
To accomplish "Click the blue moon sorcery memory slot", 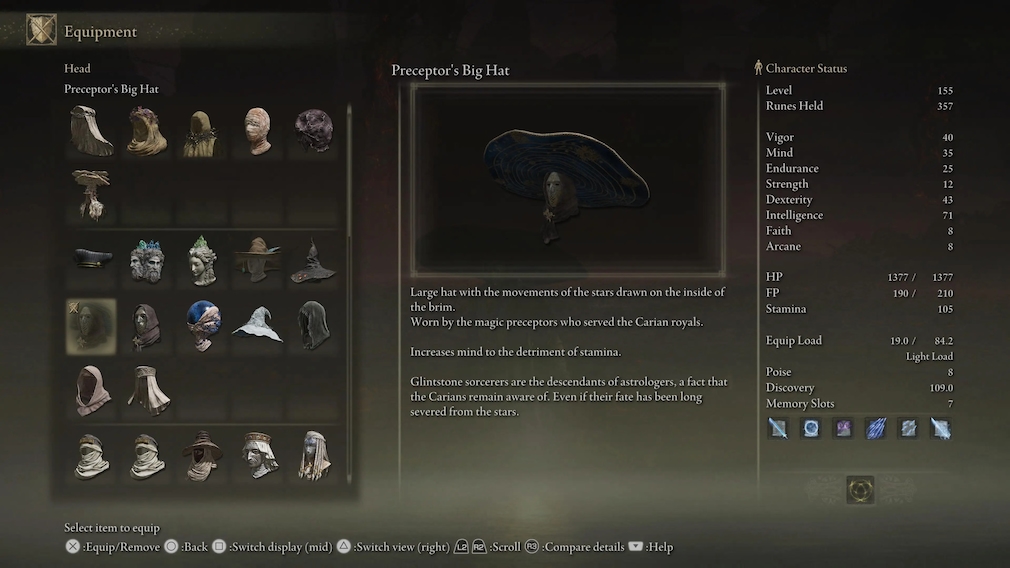I will point(811,429).
